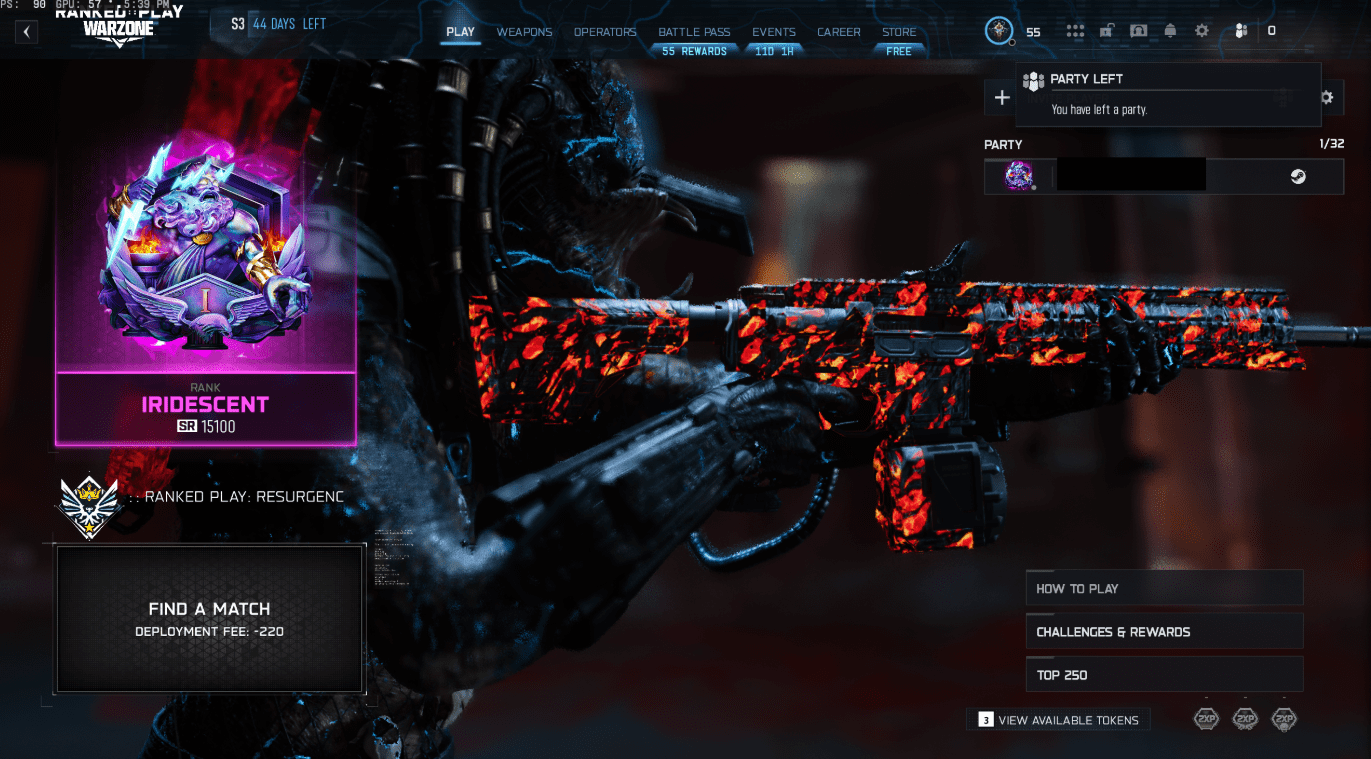This screenshot has width=1371, height=759.
Task: Open the Operators menu
Action: [x=605, y=31]
